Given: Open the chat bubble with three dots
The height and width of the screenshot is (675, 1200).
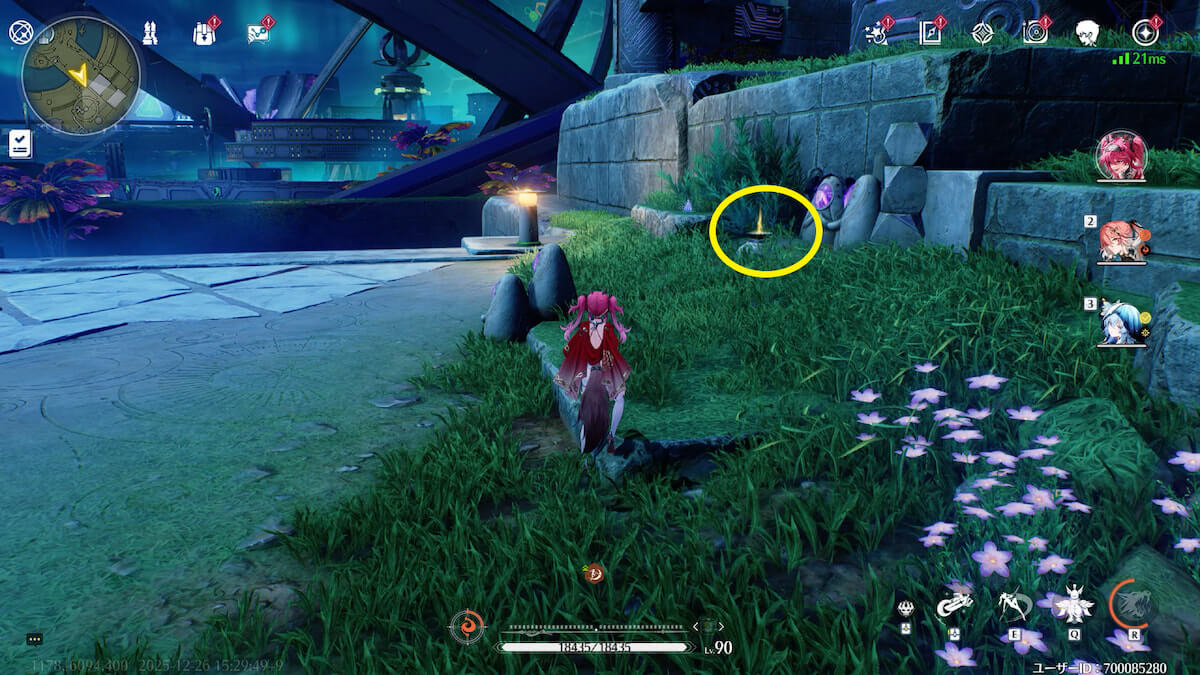Looking at the screenshot, I should coord(35,639).
